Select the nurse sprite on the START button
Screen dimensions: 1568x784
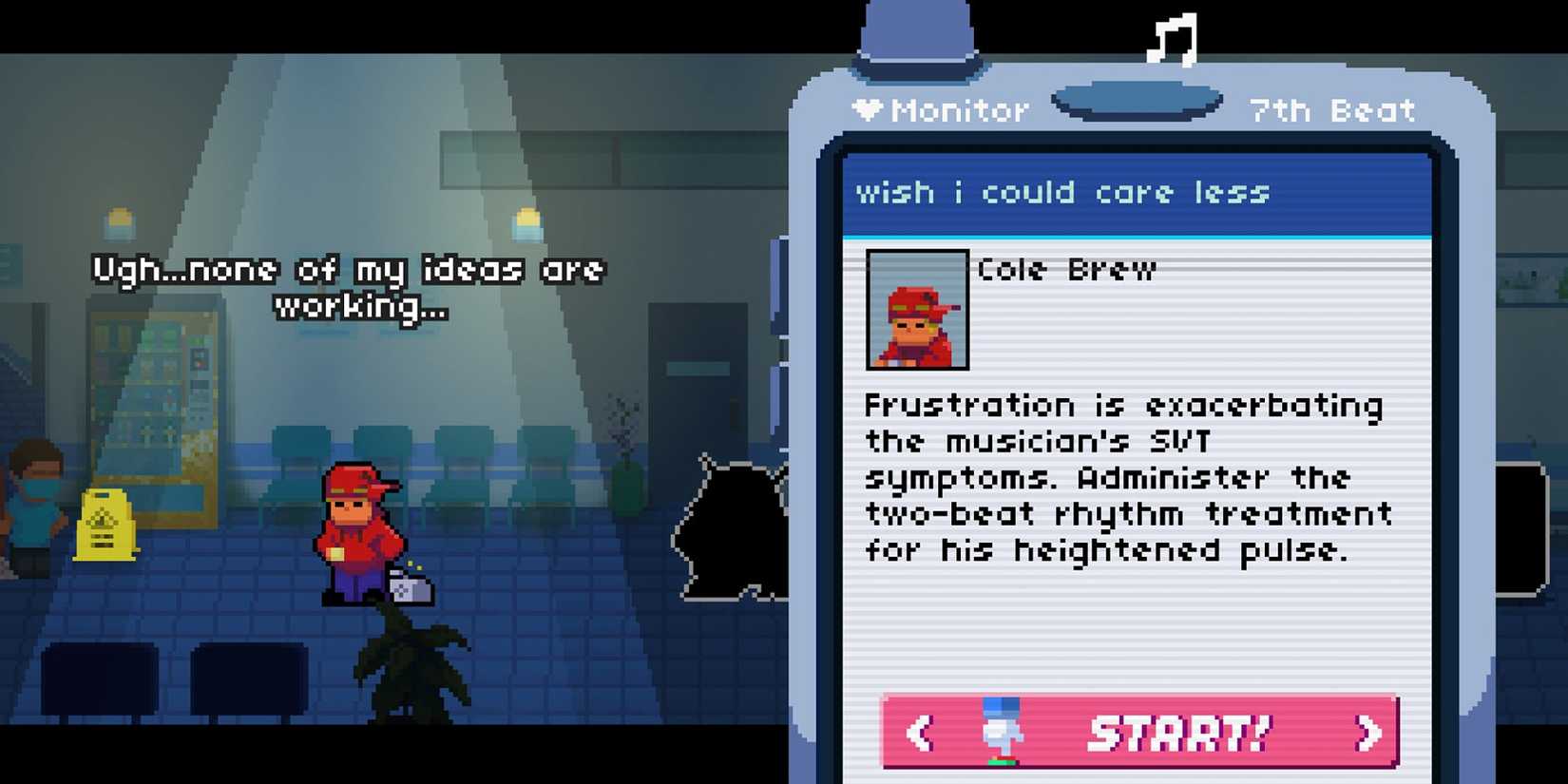pos(1001,730)
